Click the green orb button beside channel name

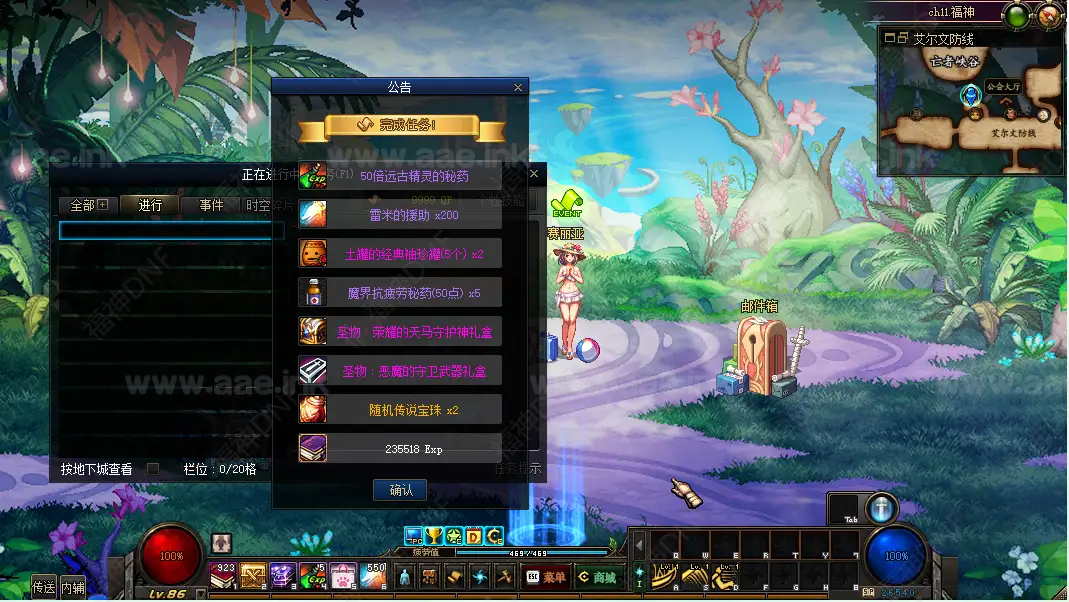pyautogui.click(x=1017, y=15)
